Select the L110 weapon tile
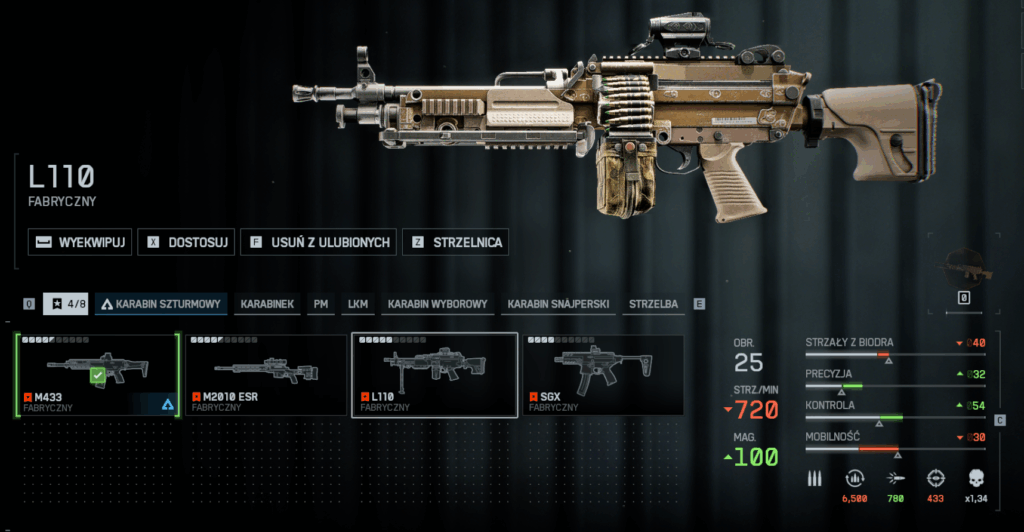Screen dimensions: 1024x532 434,374
